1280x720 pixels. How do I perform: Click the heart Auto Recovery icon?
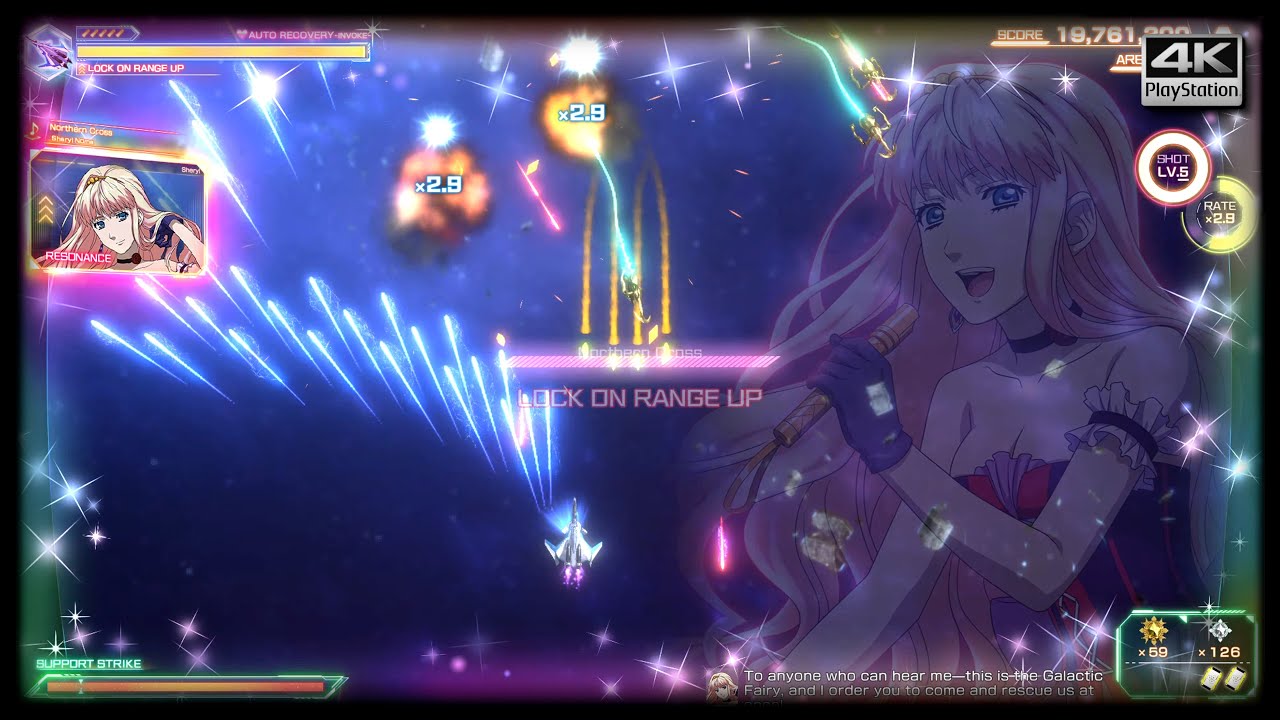pyautogui.click(x=242, y=35)
